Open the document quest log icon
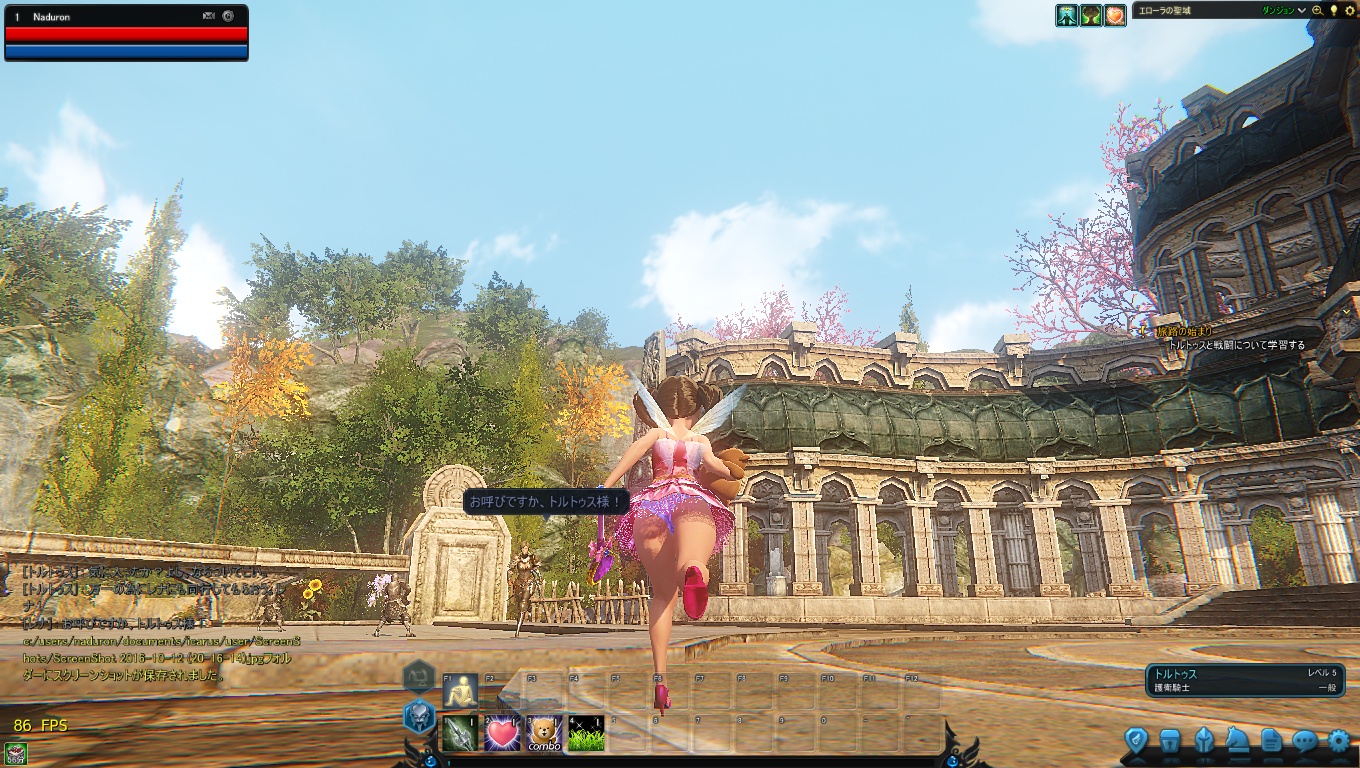Viewport: 1360px width, 768px height. click(1271, 741)
